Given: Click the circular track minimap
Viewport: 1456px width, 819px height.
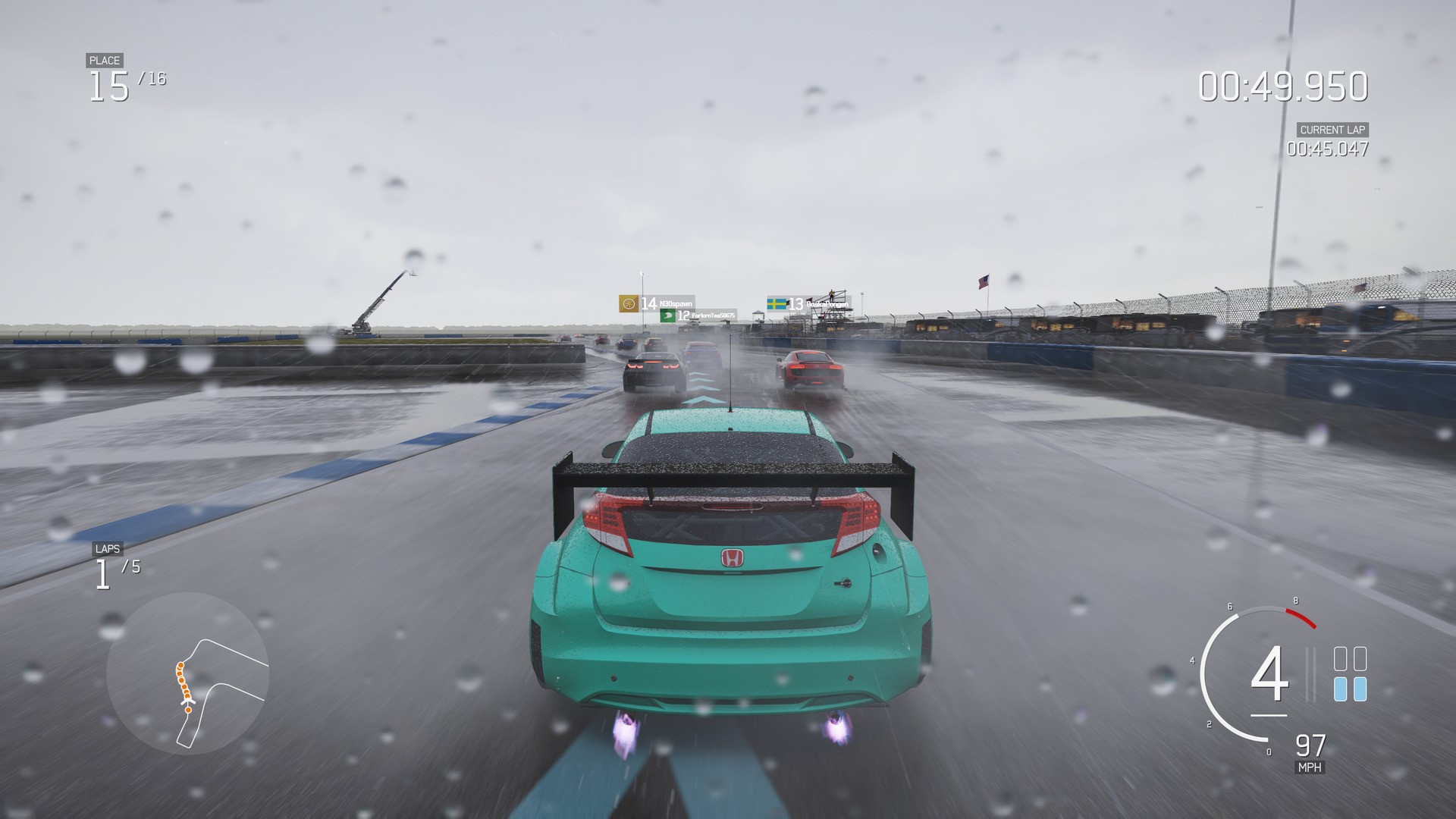Looking at the screenshot, I should (187, 673).
